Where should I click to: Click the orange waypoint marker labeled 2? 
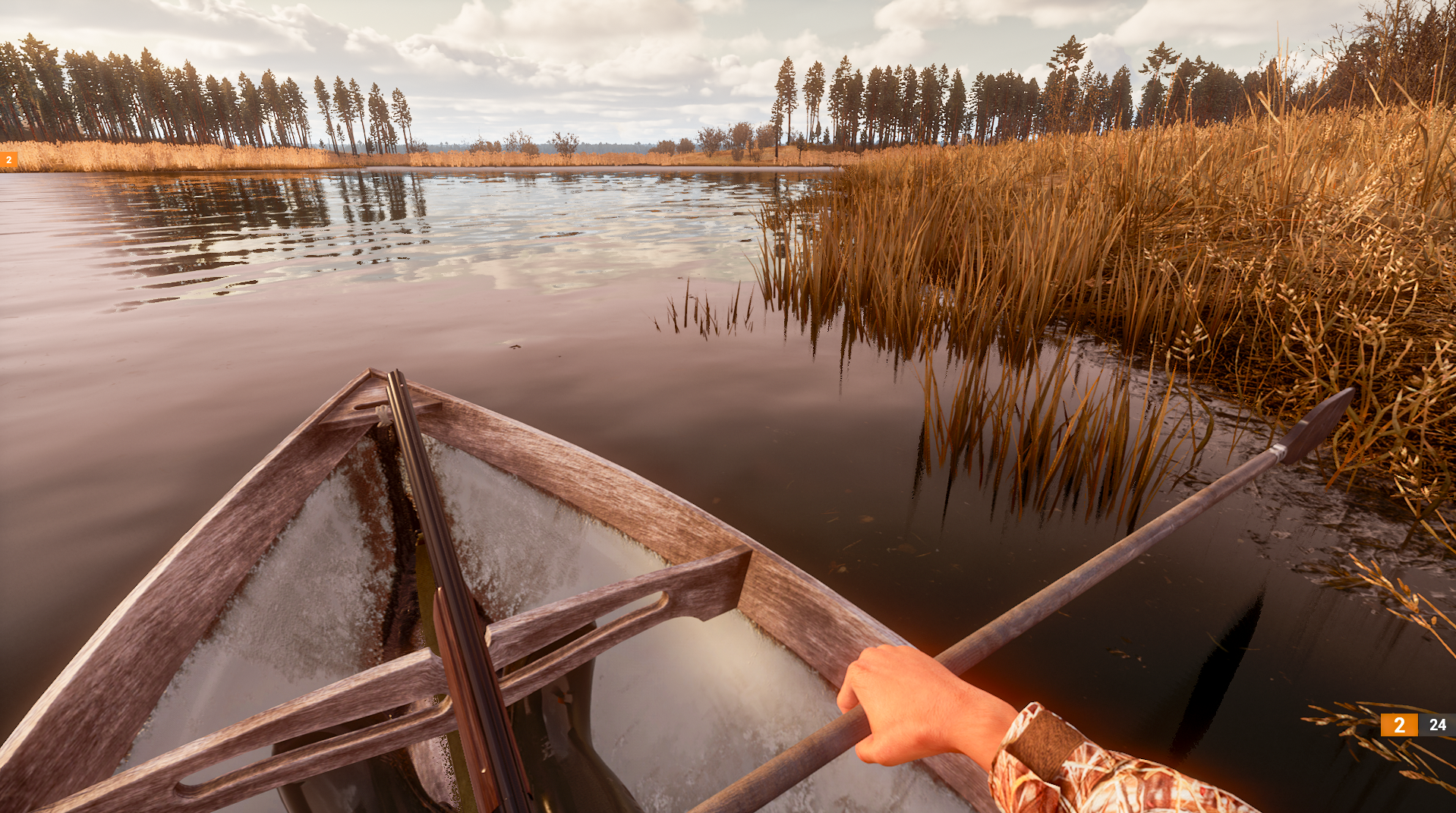(8, 159)
